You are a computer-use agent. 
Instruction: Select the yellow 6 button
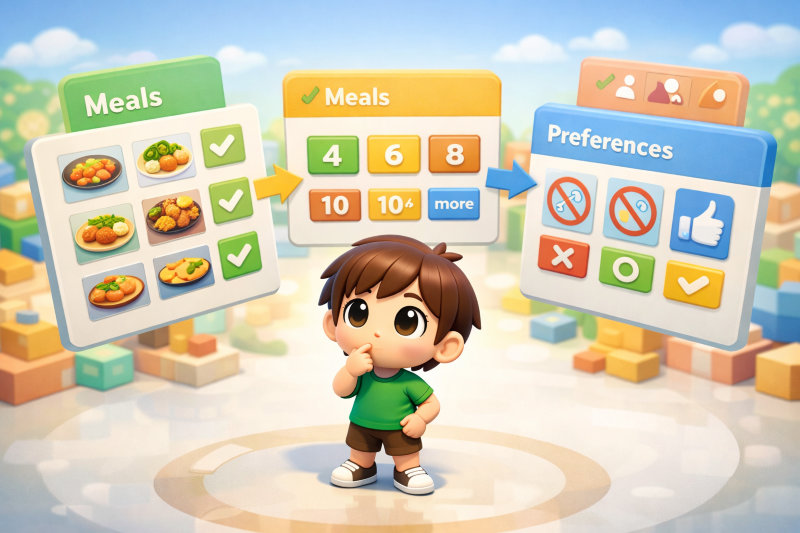pyautogui.click(x=395, y=156)
